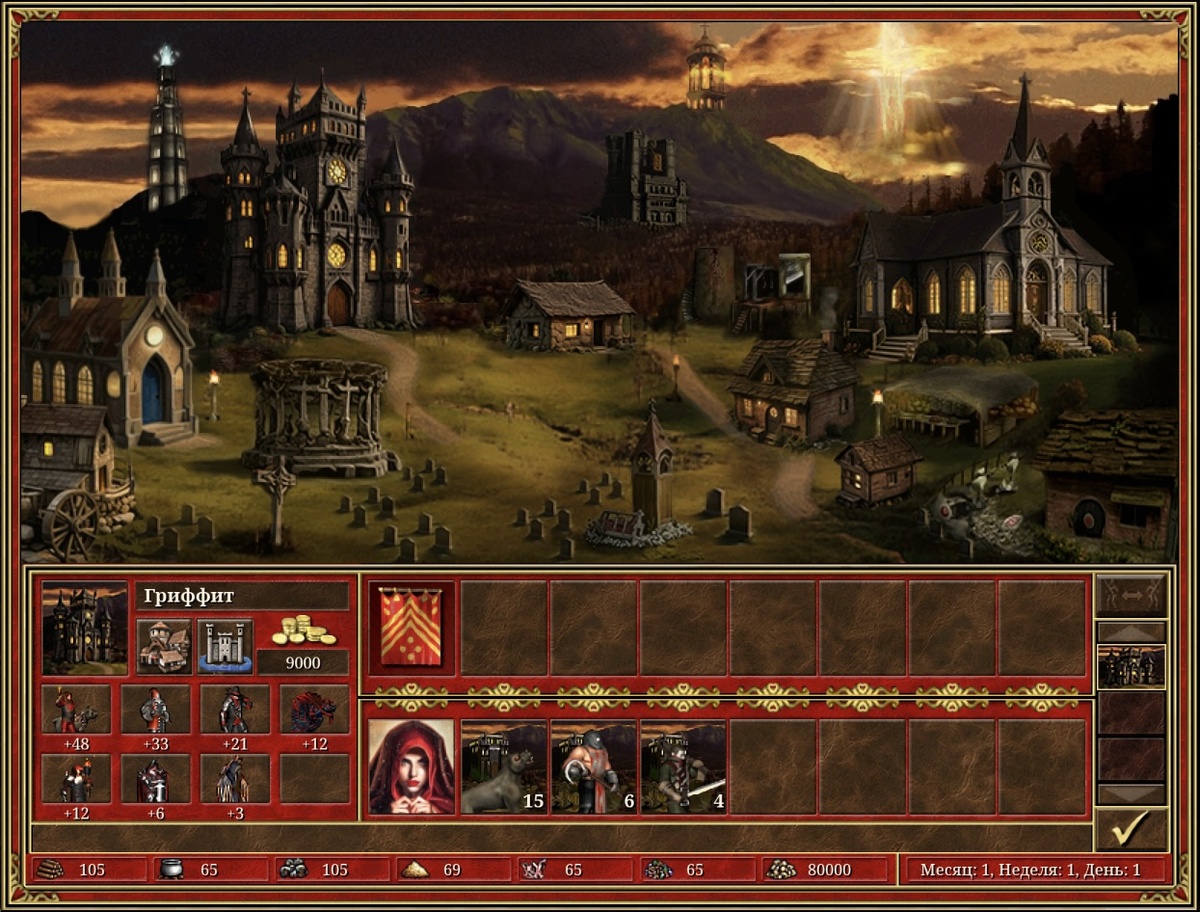Image resolution: width=1200 pixels, height=912 pixels.
Task: Click the town list down arrow
Action: click(1131, 794)
